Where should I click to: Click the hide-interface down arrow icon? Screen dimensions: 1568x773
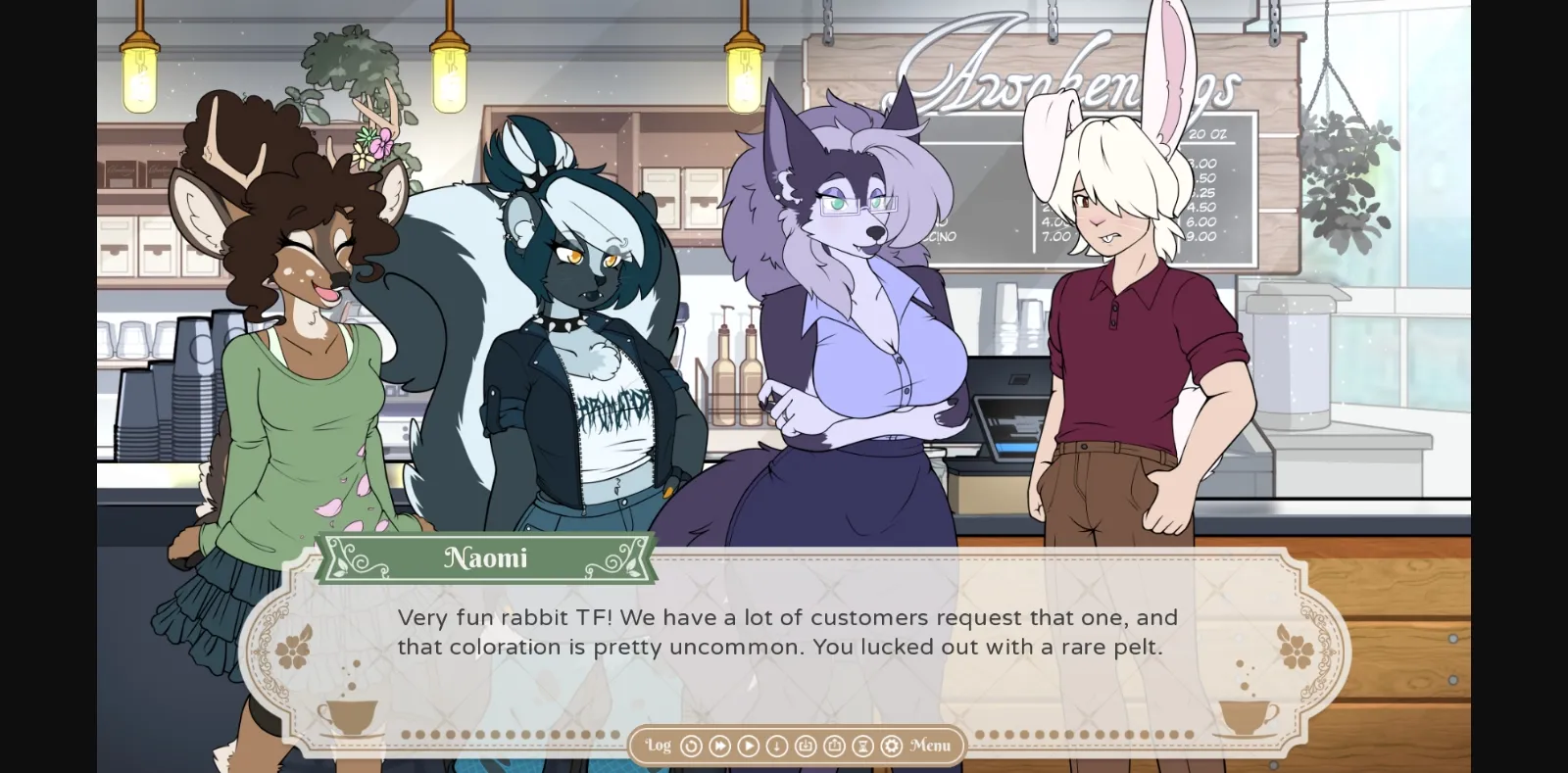tap(776, 746)
